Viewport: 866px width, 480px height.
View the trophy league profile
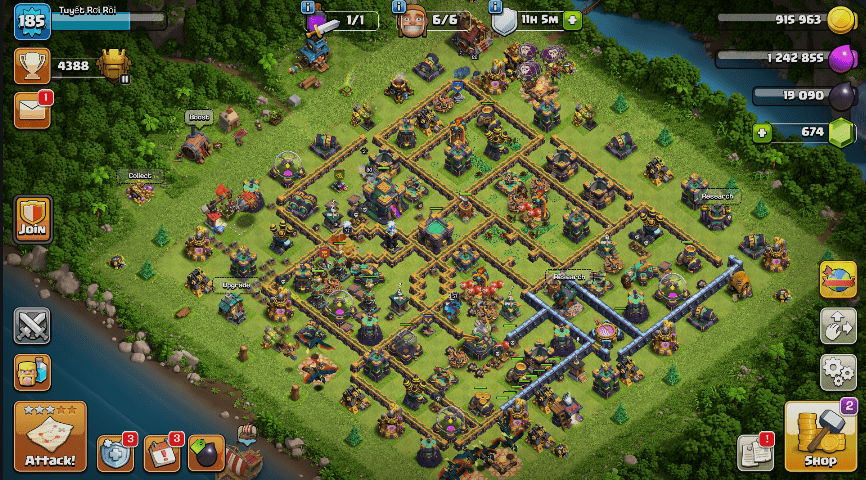click(32, 66)
